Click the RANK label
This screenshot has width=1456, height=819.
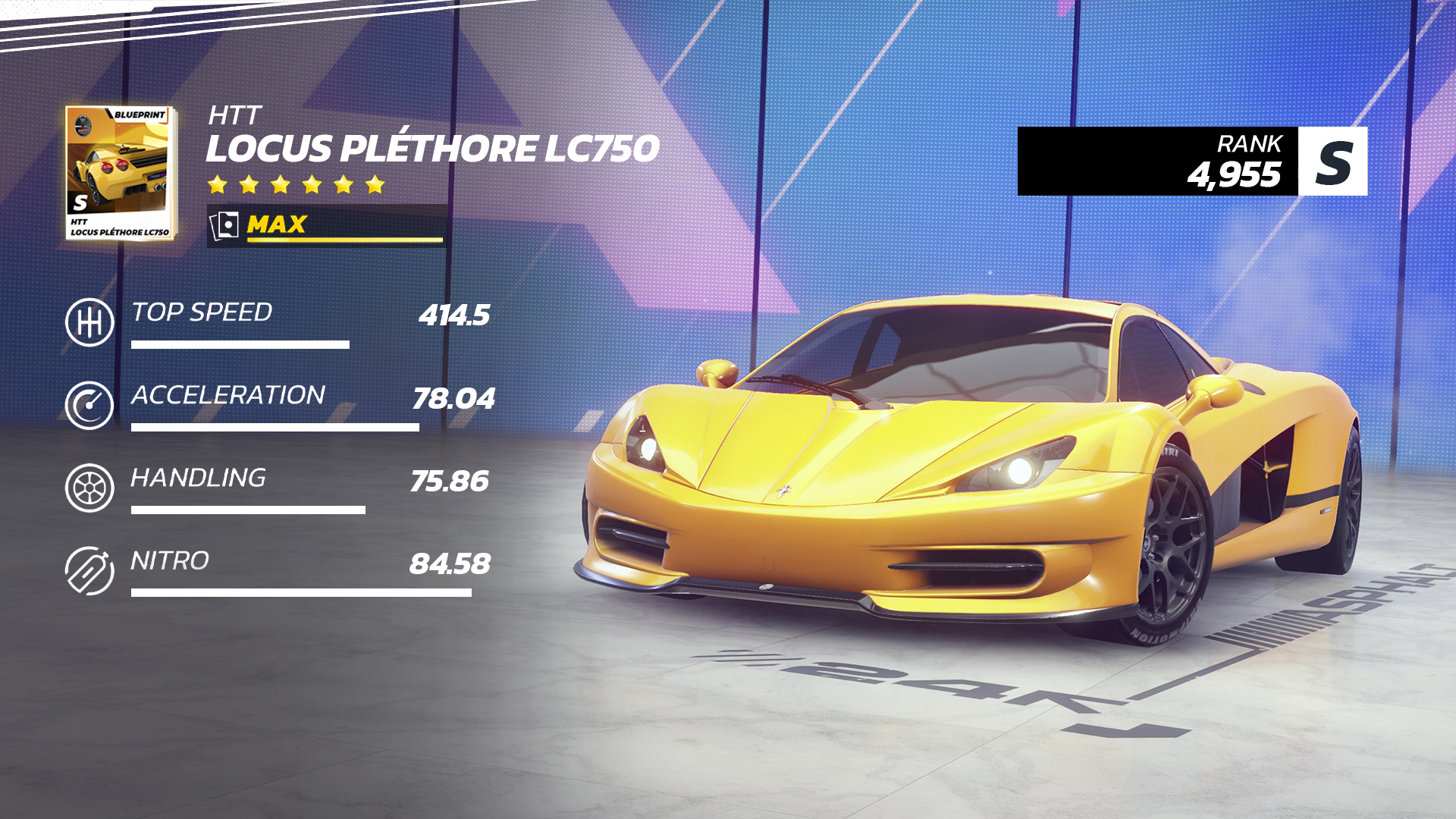(x=1250, y=143)
